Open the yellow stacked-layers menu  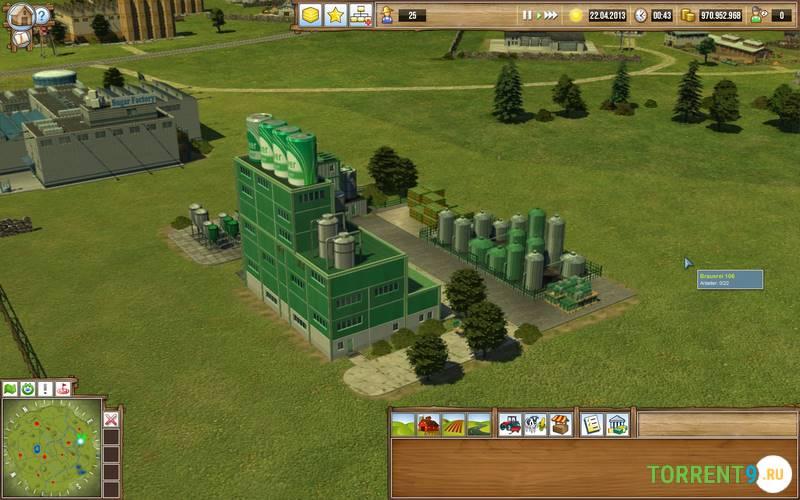pyautogui.click(x=311, y=15)
